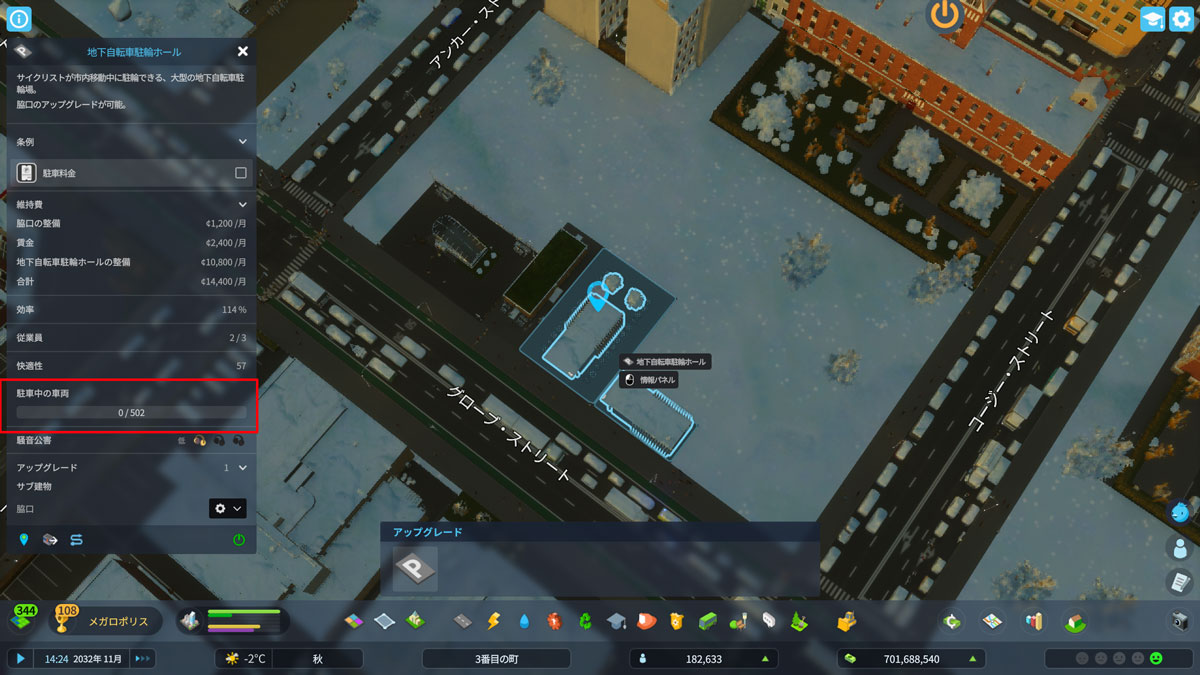Open the education graduation cap toolbar menu
Screen dimensions: 1200x675
coord(616,621)
